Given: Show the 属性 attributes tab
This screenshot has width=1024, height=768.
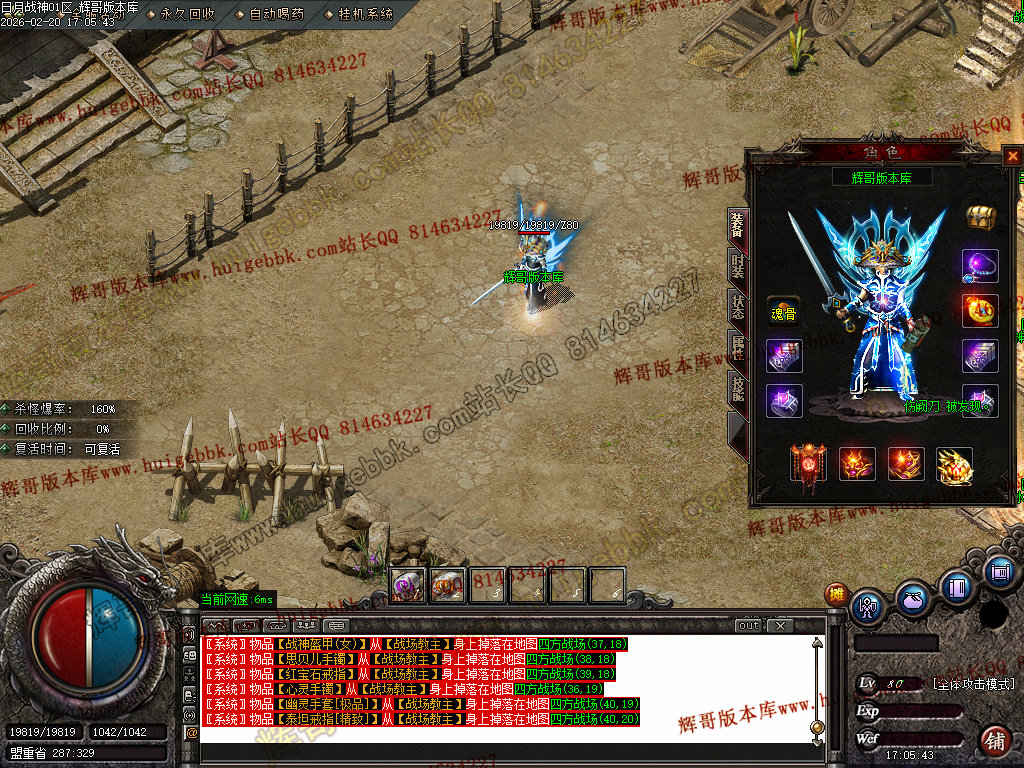Looking at the screenshot, I should pos(737,348).
